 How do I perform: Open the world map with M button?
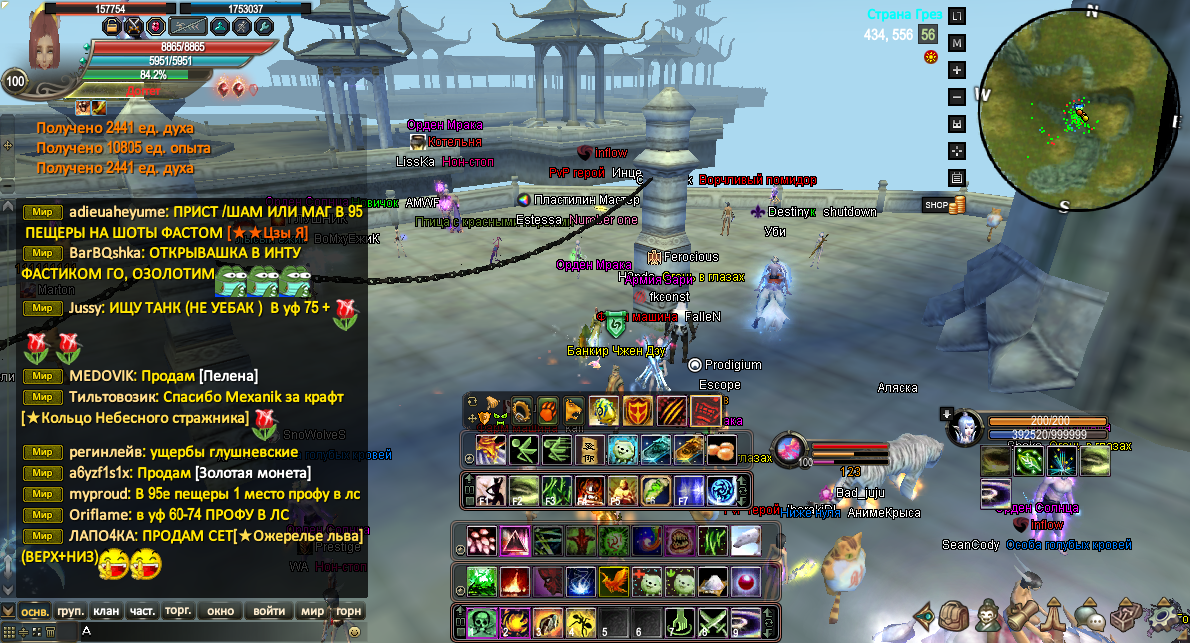[957, 43]
